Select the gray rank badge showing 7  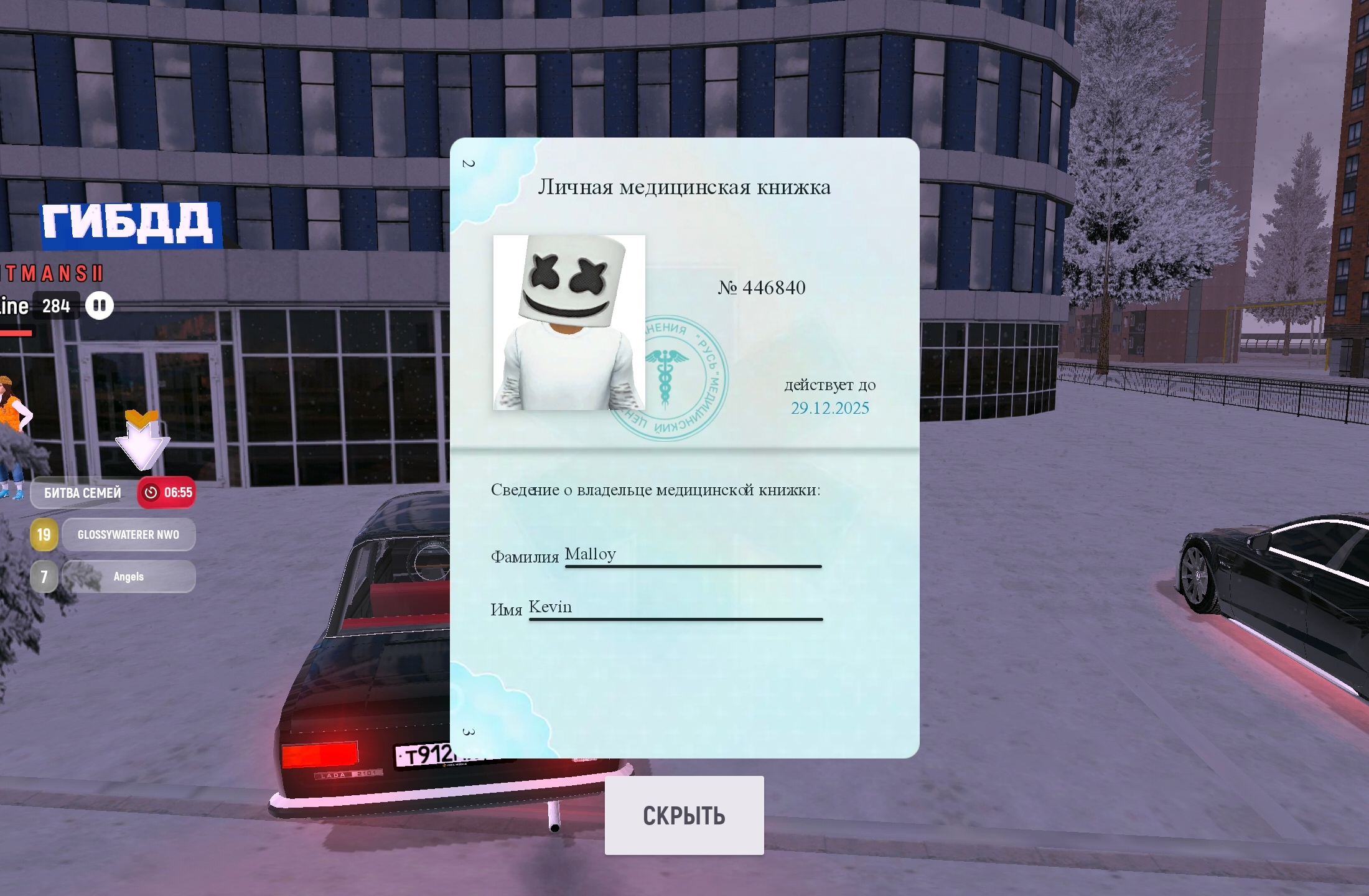coord(43,576)
